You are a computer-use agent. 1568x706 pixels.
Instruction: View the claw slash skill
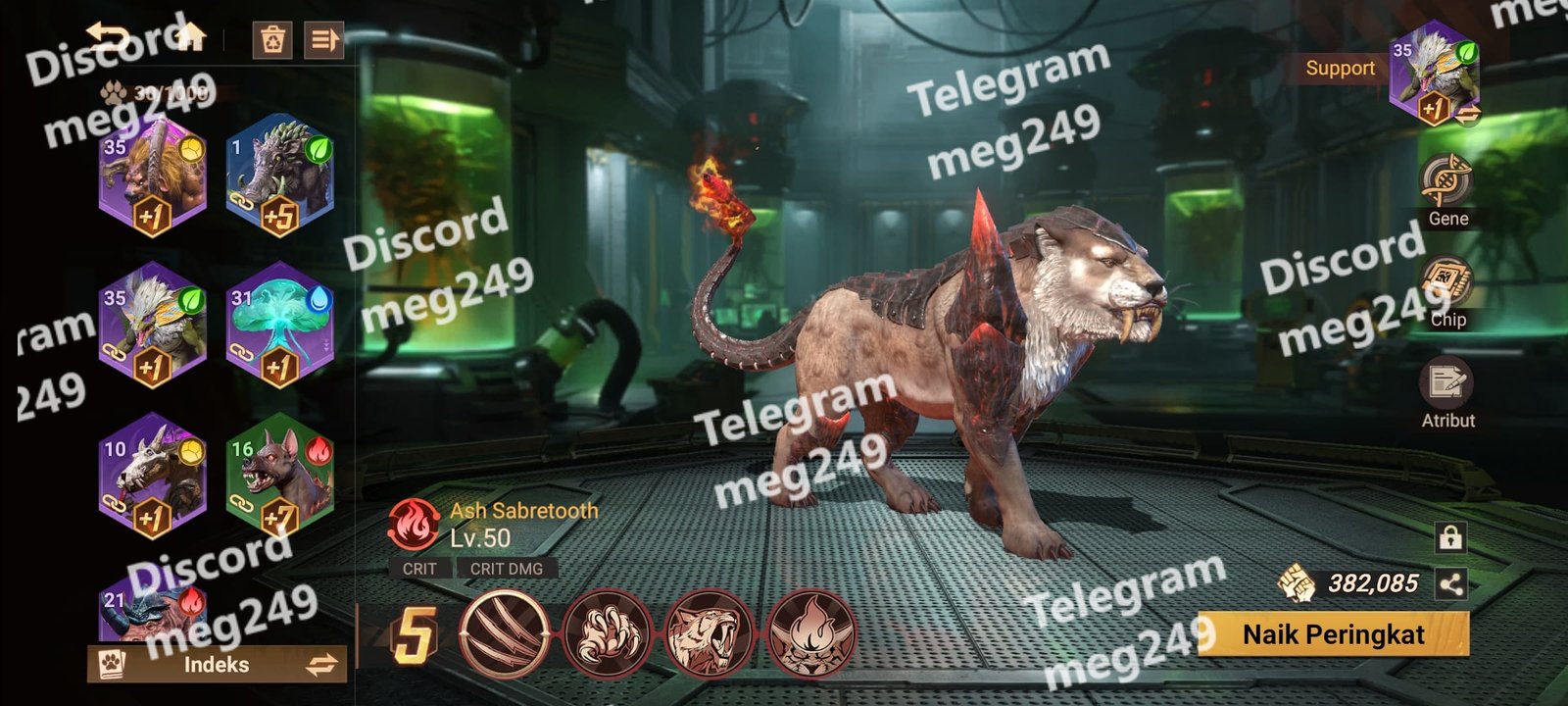coord(506,633)
